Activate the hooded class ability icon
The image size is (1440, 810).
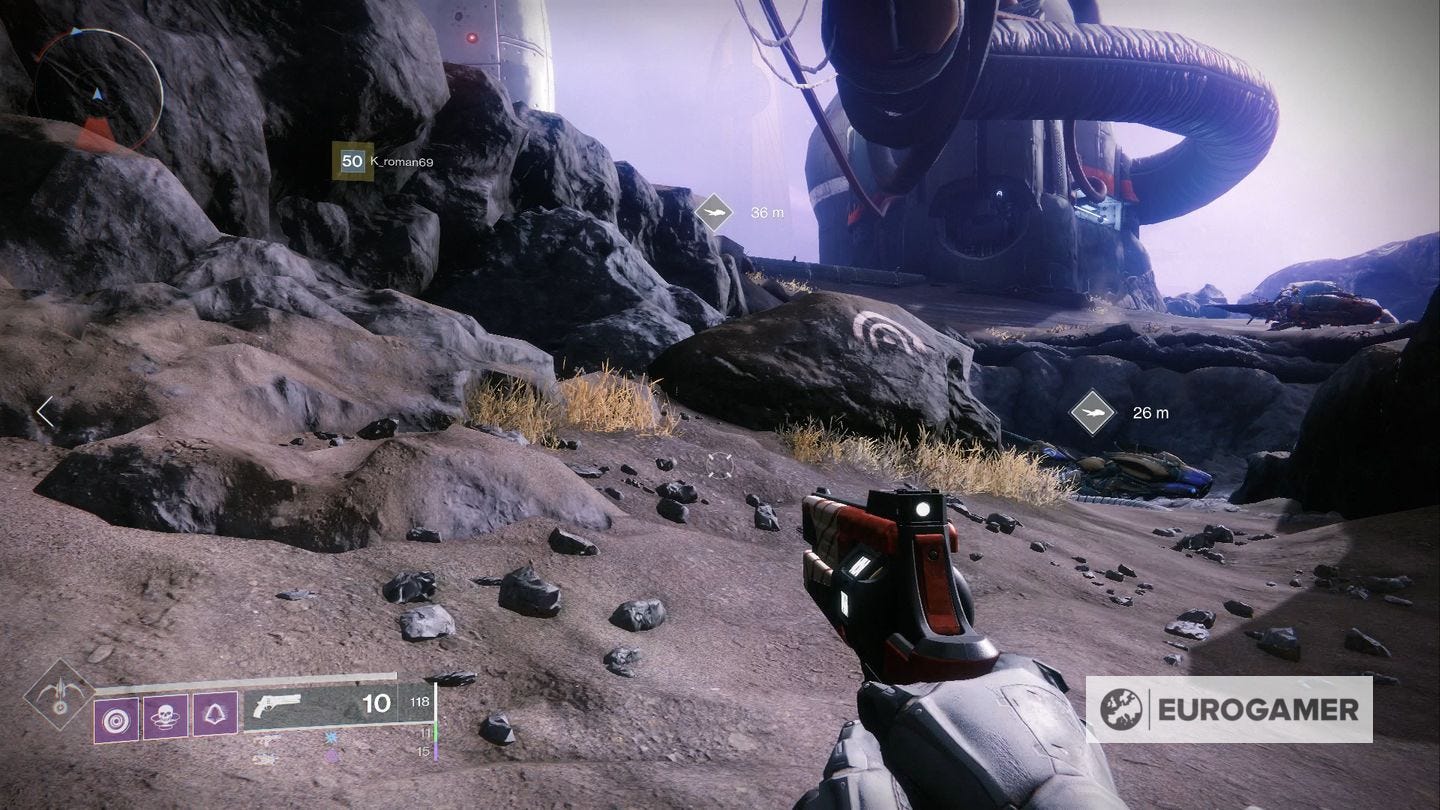(x=215, y=716)
